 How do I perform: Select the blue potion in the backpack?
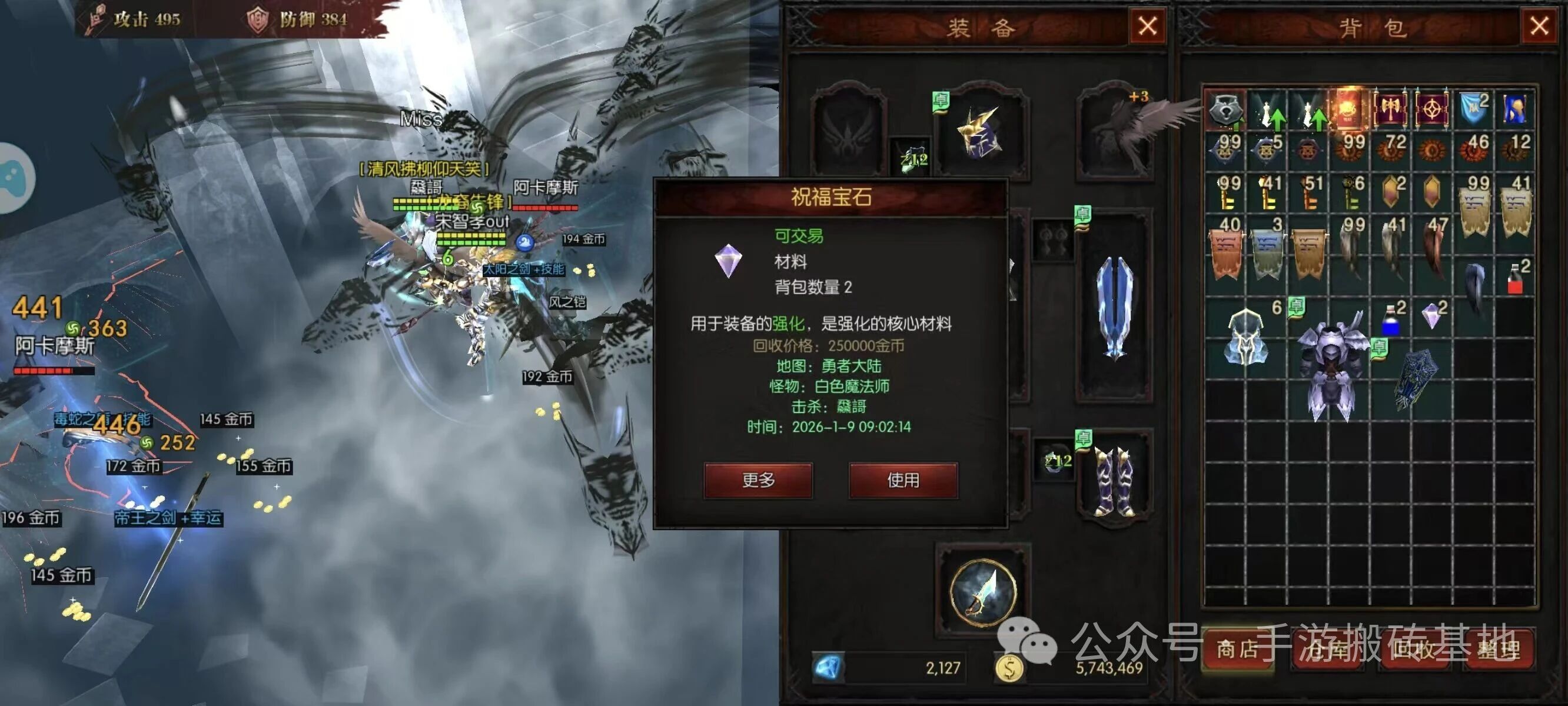tap(1390, 319)
